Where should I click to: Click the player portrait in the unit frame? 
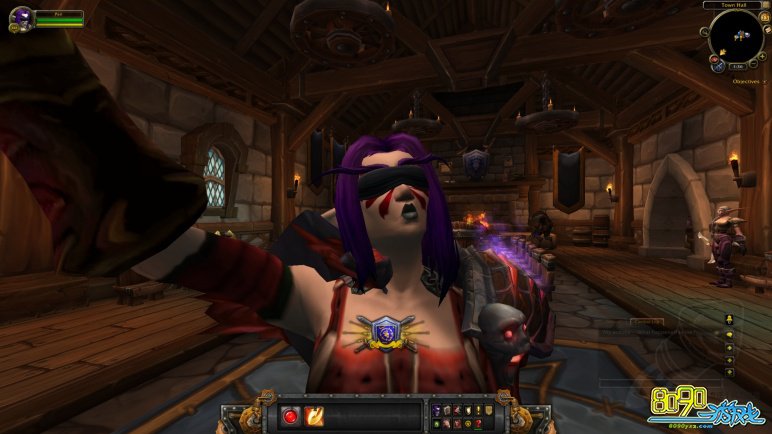coord(20,18)
